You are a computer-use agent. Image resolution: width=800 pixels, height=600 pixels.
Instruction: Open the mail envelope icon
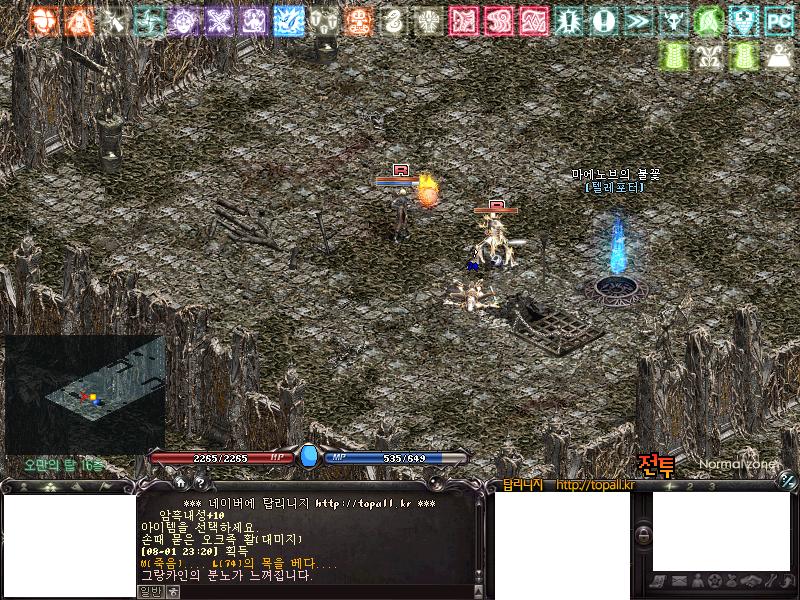(679, 581)
